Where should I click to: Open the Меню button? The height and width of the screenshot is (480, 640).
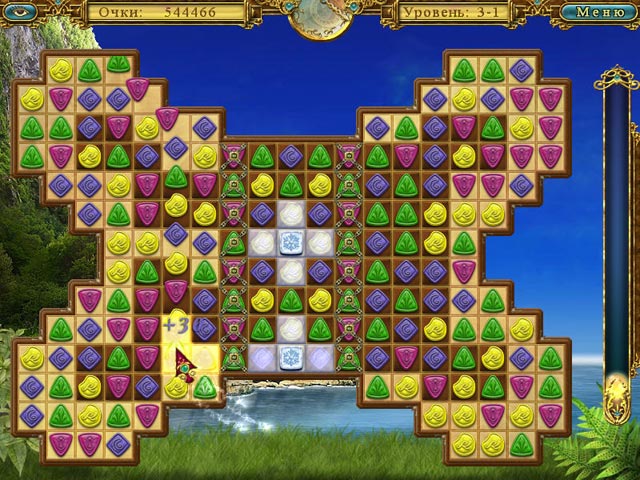pyautogui.click(x=599, y=13)
